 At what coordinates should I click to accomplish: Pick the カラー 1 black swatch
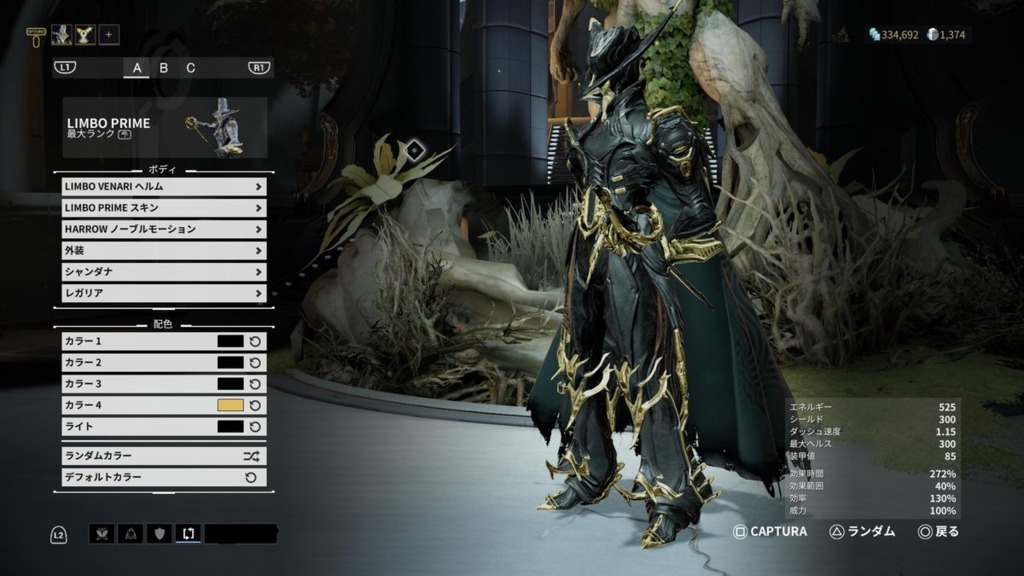(x=230, y=341)
